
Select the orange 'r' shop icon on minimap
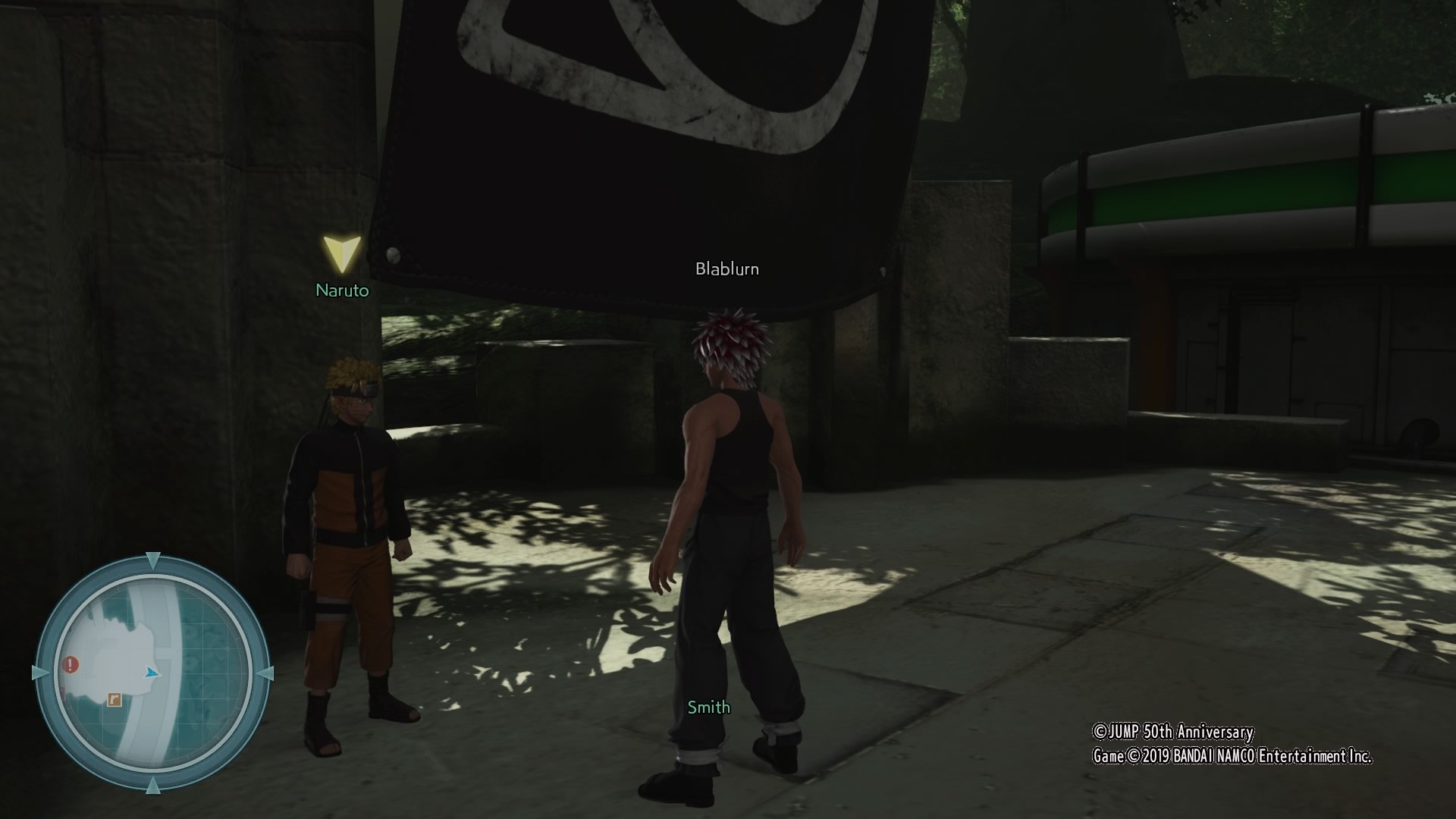pos(114,699)
